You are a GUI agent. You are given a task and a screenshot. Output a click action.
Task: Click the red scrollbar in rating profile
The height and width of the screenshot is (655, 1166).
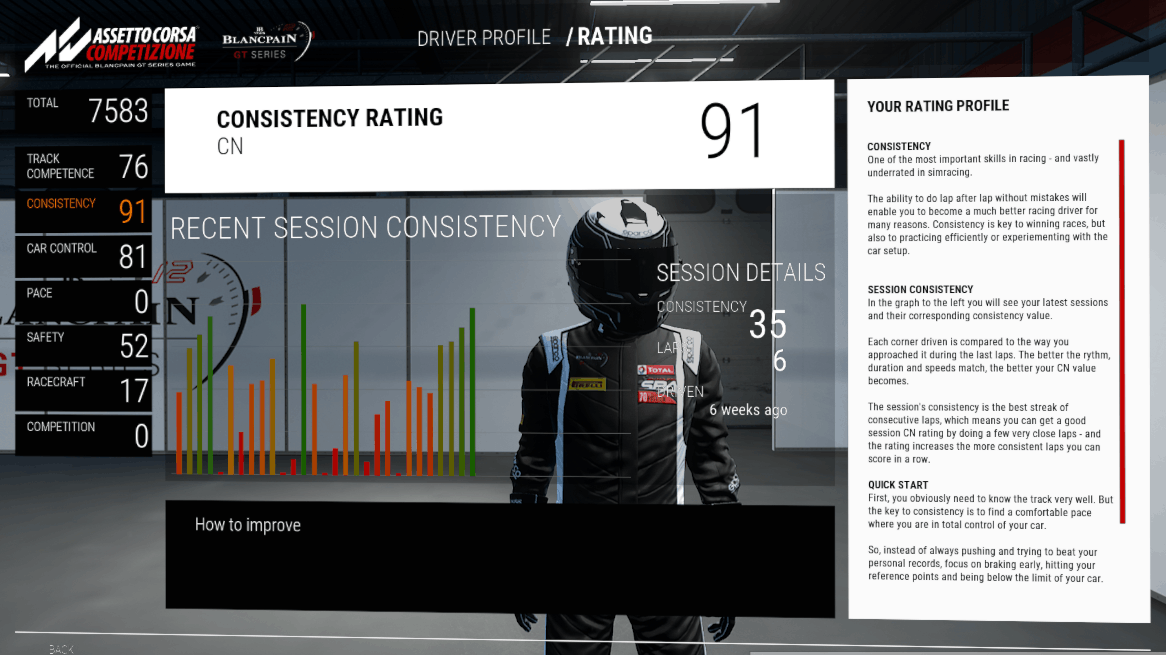pyautogui.click(x=1122, y=330)
